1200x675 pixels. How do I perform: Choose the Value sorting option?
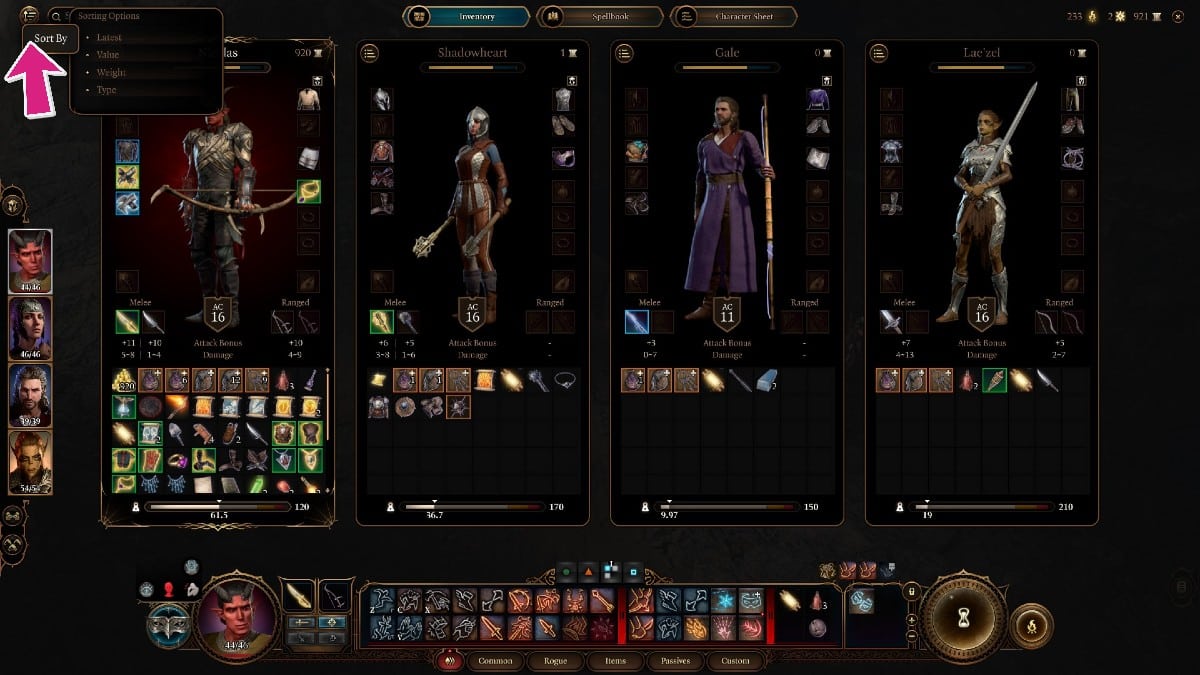pyautogui.click(x=109, y=55)
